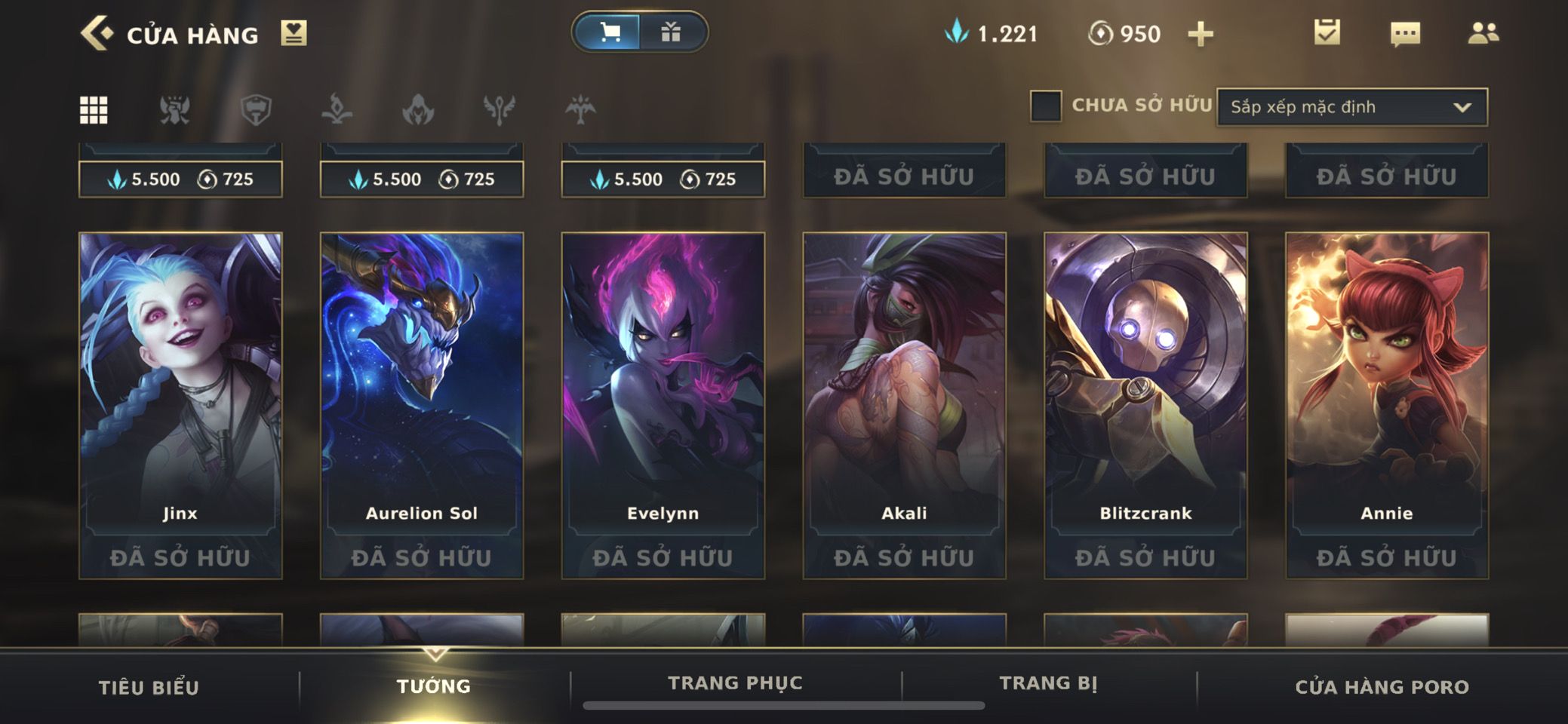
Task: Open the friends list icon
Action: click(x=1483, y=33)
